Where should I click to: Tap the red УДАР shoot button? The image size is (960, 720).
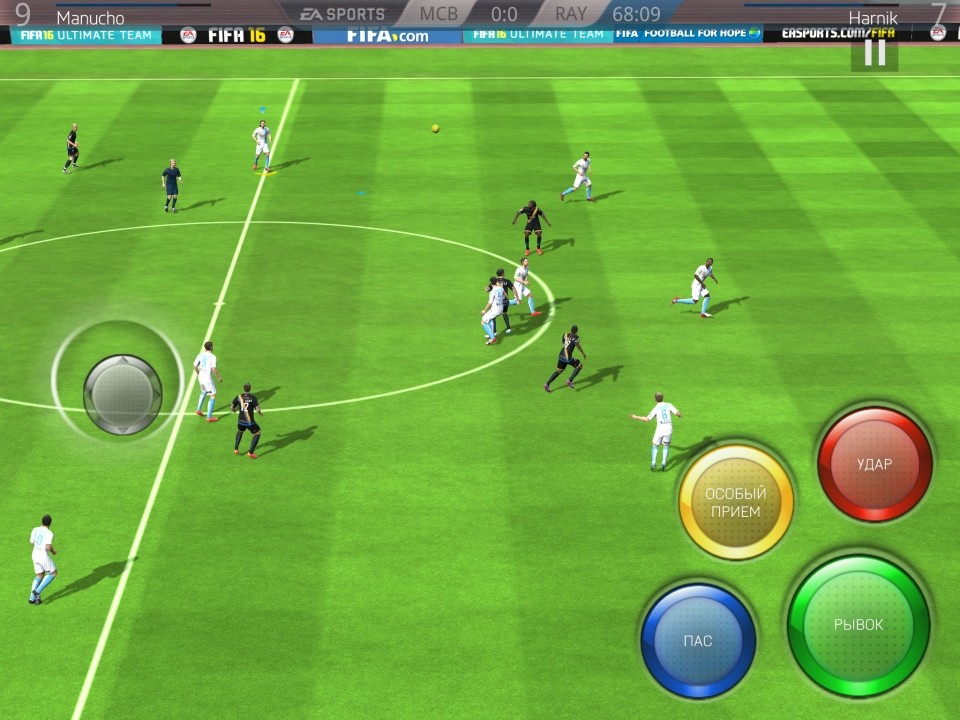coord(875,464)
